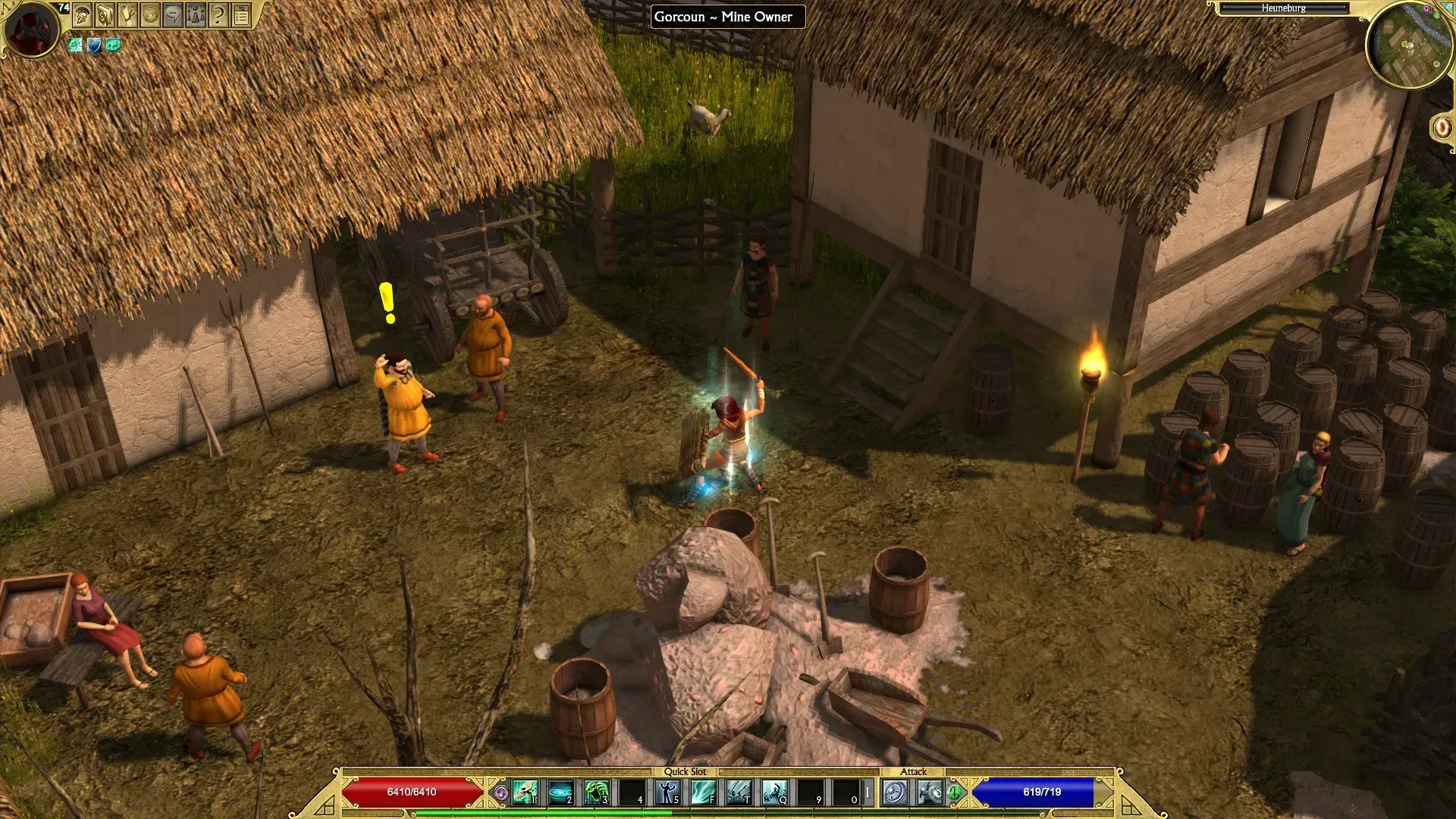Use the skill in quick slot Q
The width and height of the screenshot is (1456, 819).
tap(774, 792)
